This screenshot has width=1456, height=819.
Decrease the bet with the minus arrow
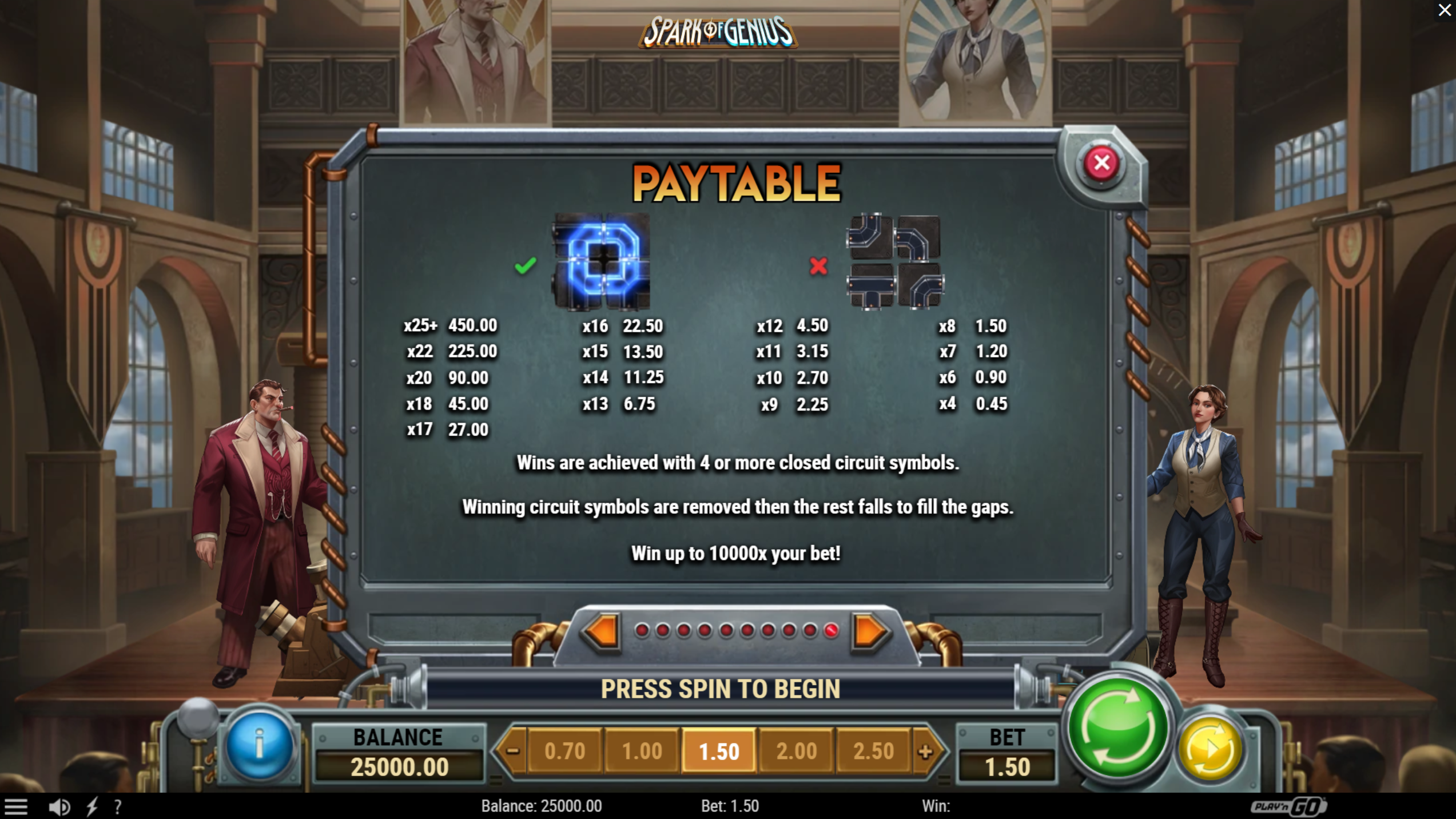pyautogui.click(x=512, y=751)
